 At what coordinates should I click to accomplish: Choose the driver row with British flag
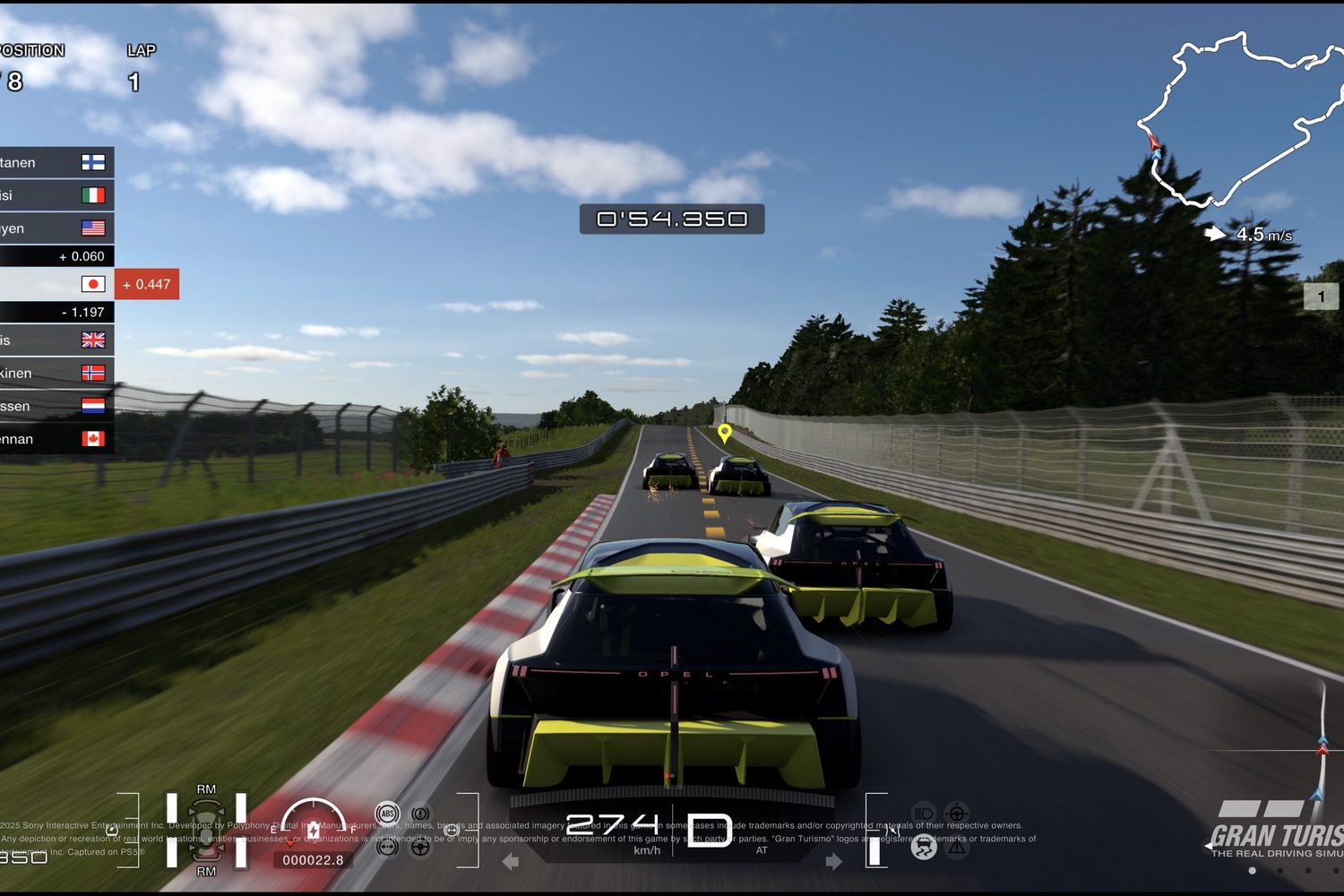click(56, 340)
